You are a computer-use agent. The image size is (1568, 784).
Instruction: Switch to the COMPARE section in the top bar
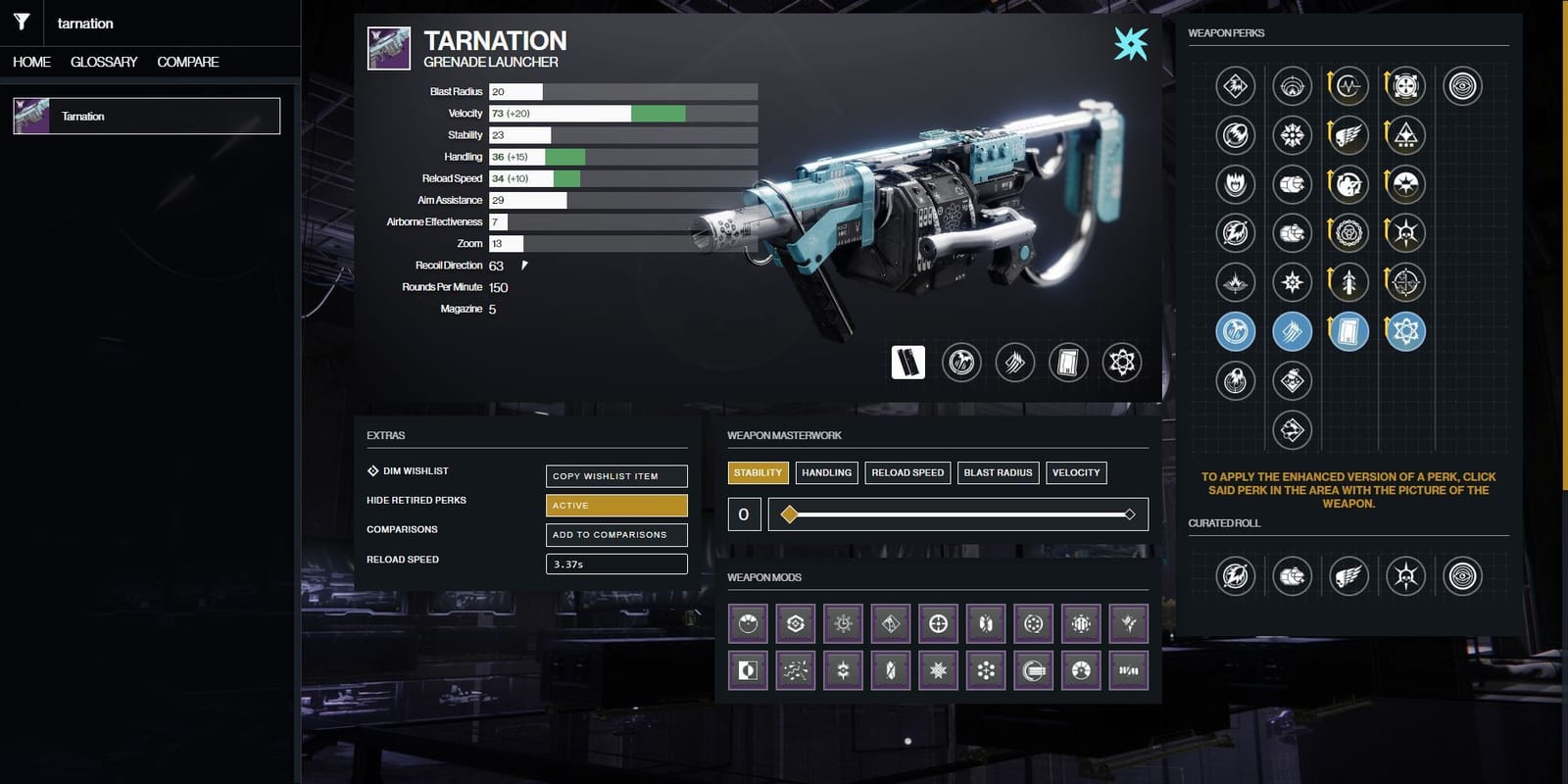pyautogui.click(x=186, y=61)
